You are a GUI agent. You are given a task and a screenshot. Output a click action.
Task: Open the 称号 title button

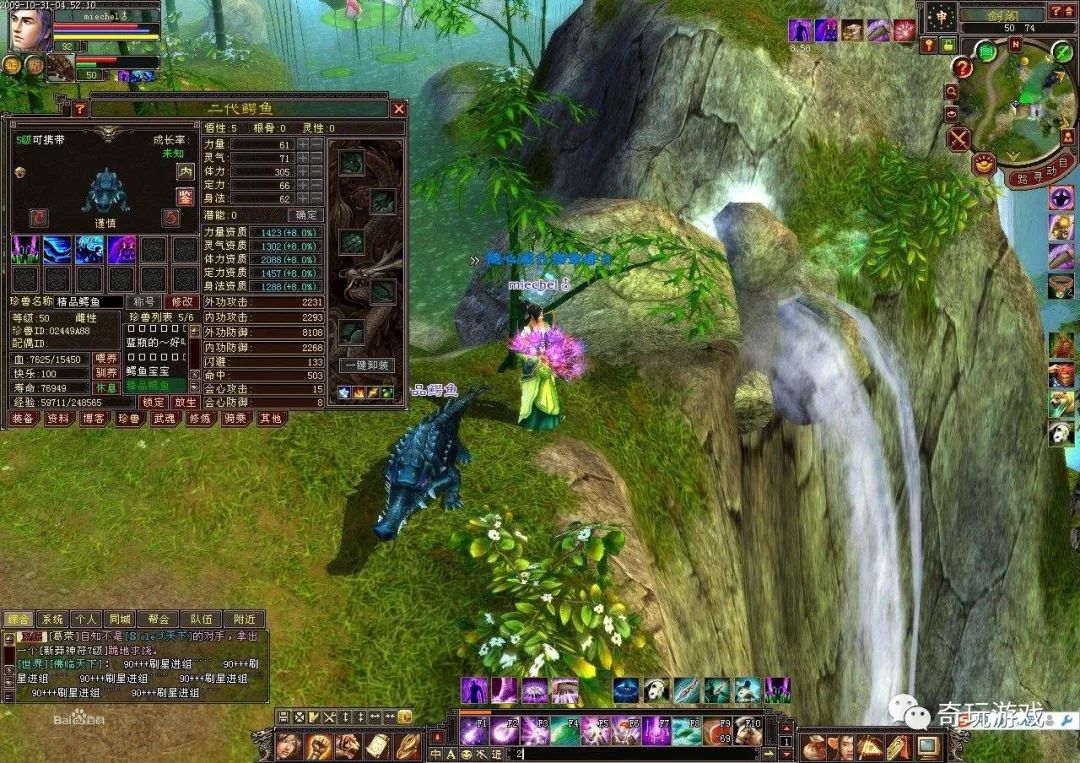tap(145, 301)
